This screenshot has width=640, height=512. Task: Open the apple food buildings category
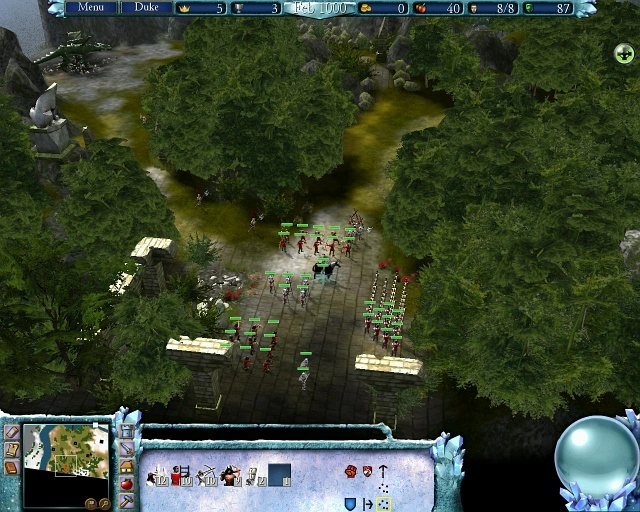coord(127,484)
